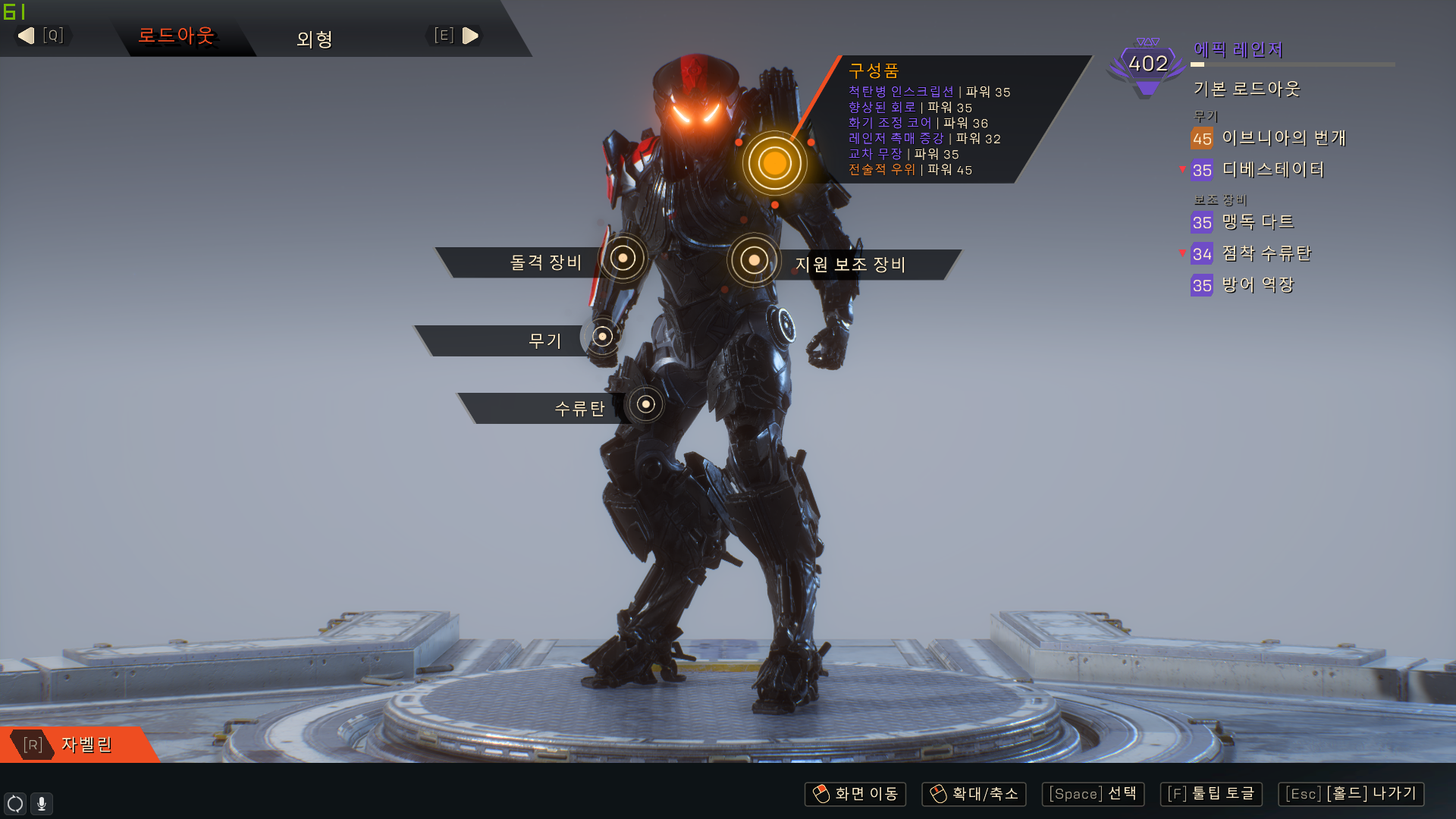Open the 지원 보조 장비 support gear slot

tap(754, 261)
